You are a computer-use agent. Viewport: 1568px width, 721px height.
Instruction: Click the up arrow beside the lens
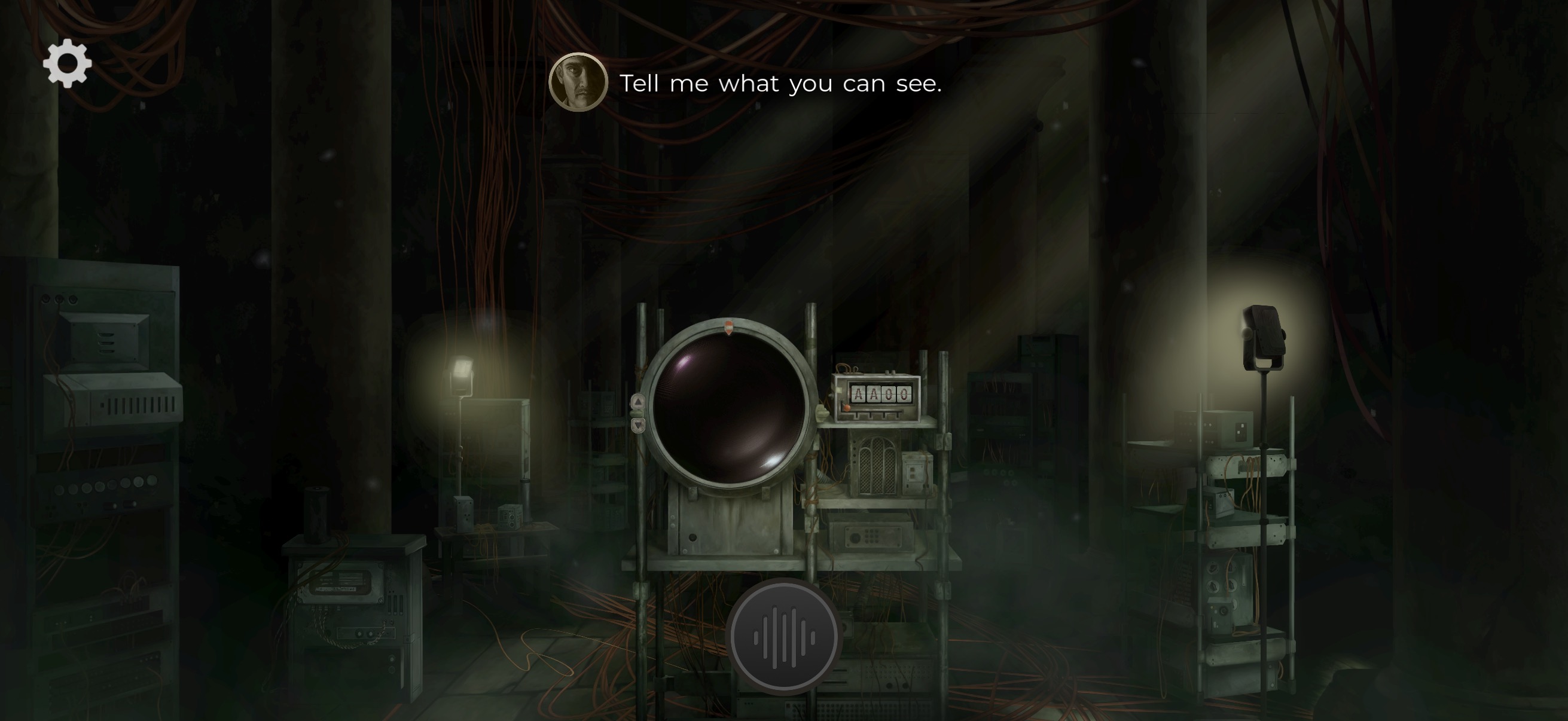[637, 402]
